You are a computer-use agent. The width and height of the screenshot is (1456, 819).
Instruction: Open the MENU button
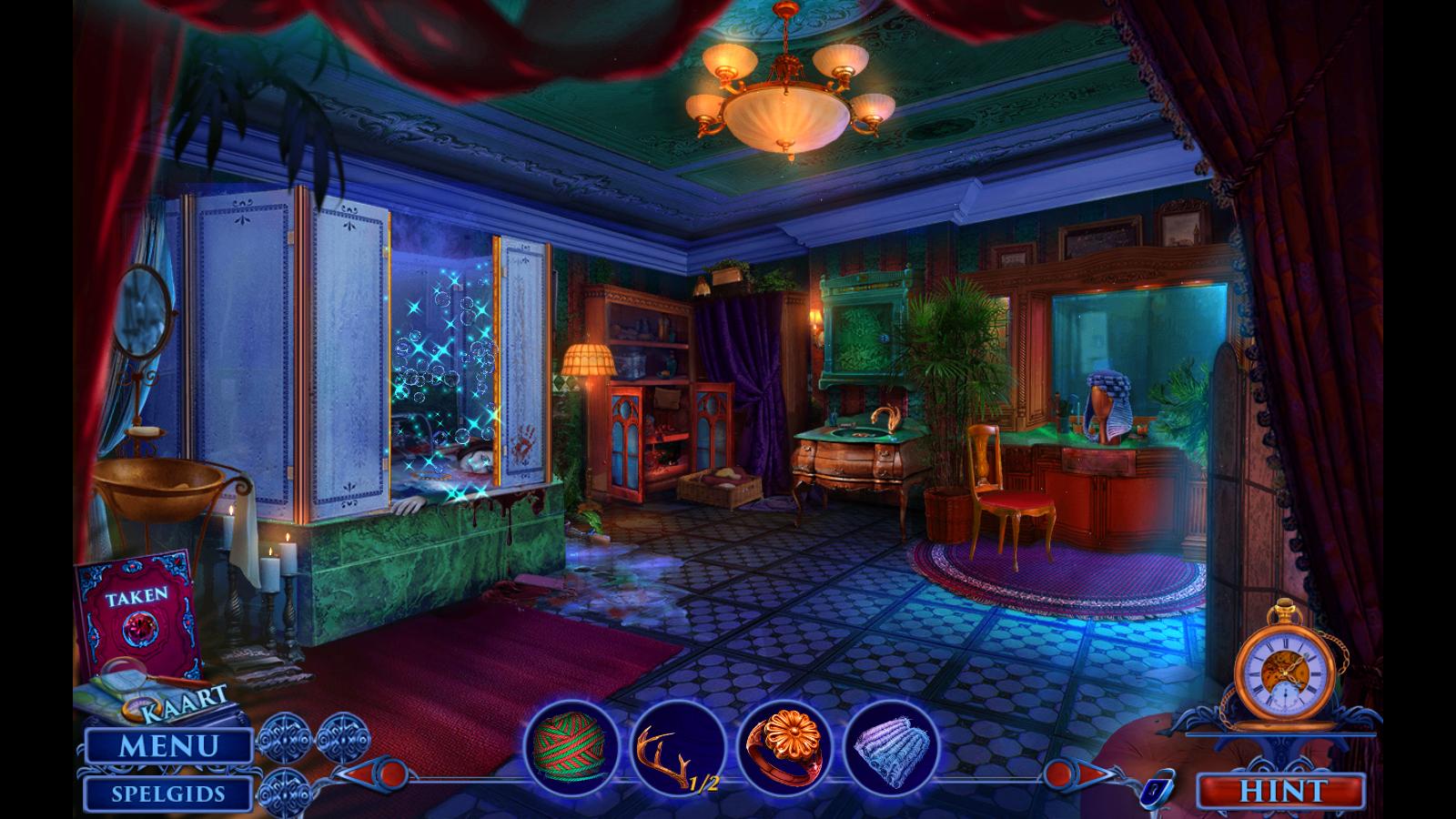pos(168,747)
